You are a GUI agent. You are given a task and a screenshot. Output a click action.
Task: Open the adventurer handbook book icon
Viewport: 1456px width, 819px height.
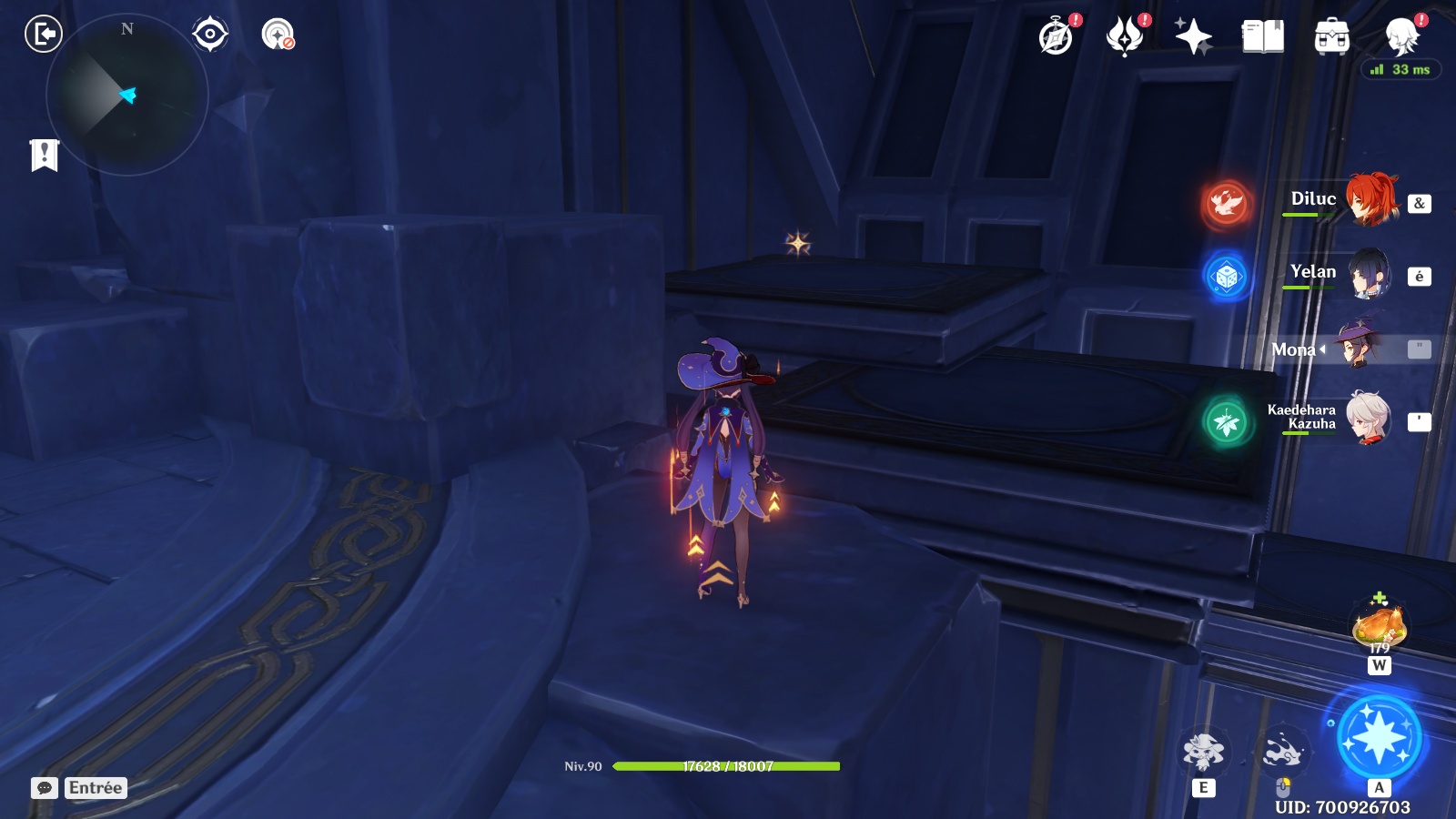point(1262,37)
